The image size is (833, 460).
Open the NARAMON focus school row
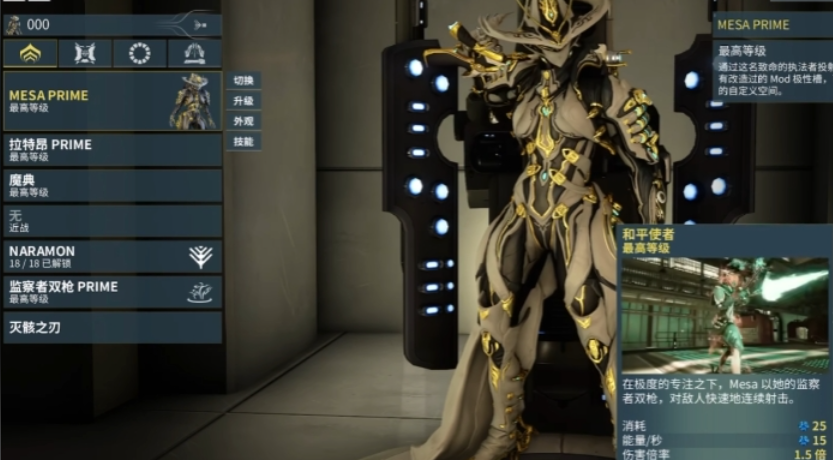112,256
